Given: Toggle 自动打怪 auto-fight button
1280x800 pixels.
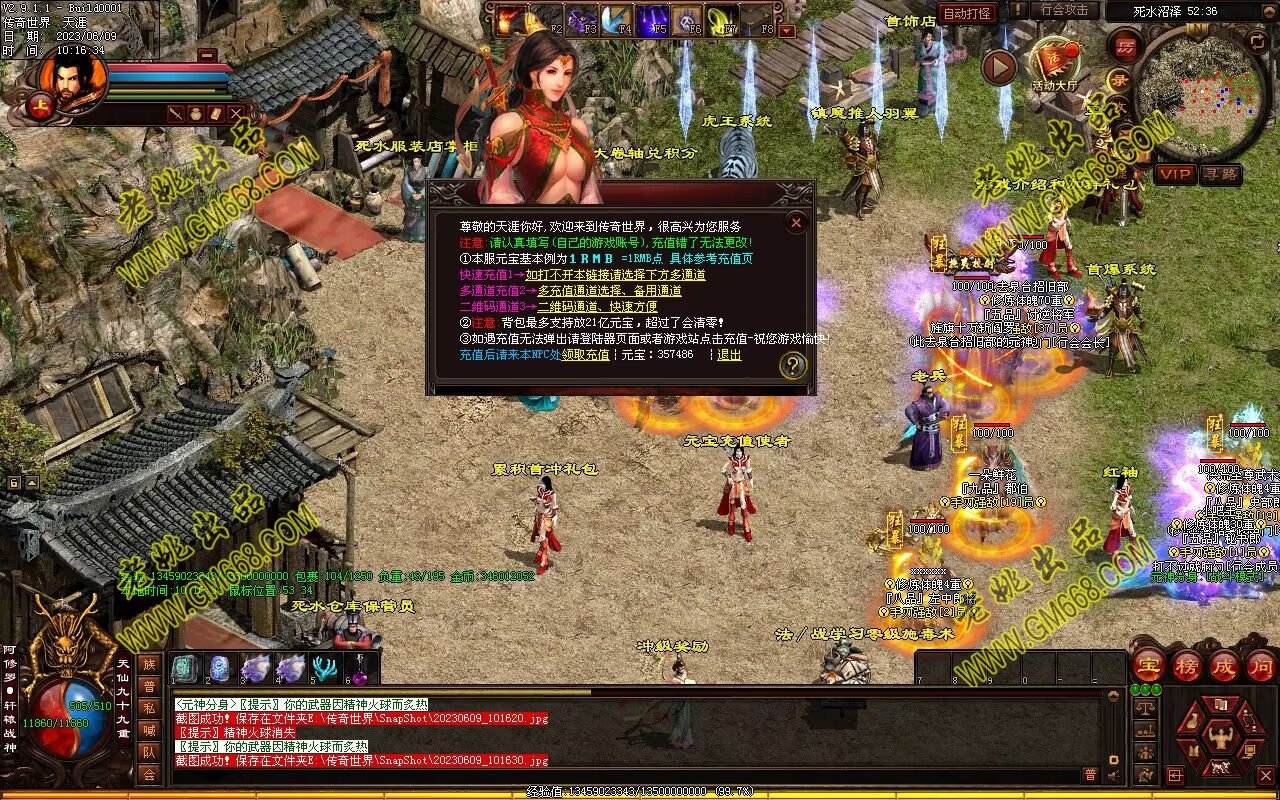Looking at the screenshot, I should (x=968, y=13).
